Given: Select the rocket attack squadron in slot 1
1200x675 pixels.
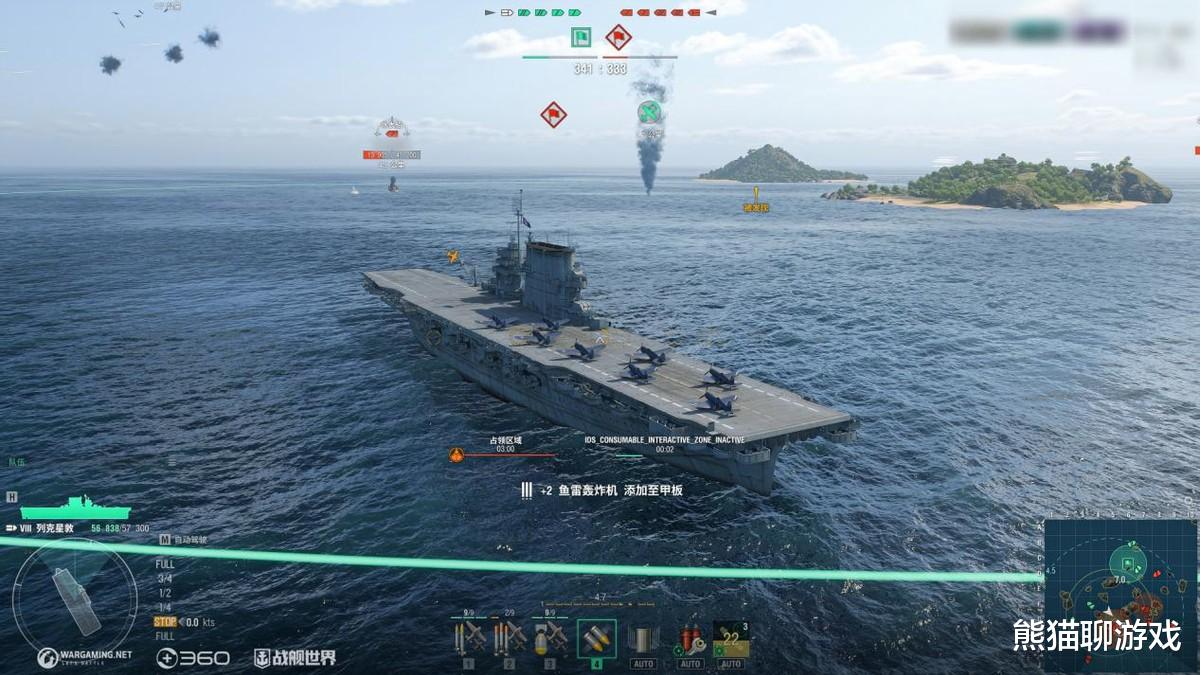Looking at the screenshot, I should pos(468,637).
